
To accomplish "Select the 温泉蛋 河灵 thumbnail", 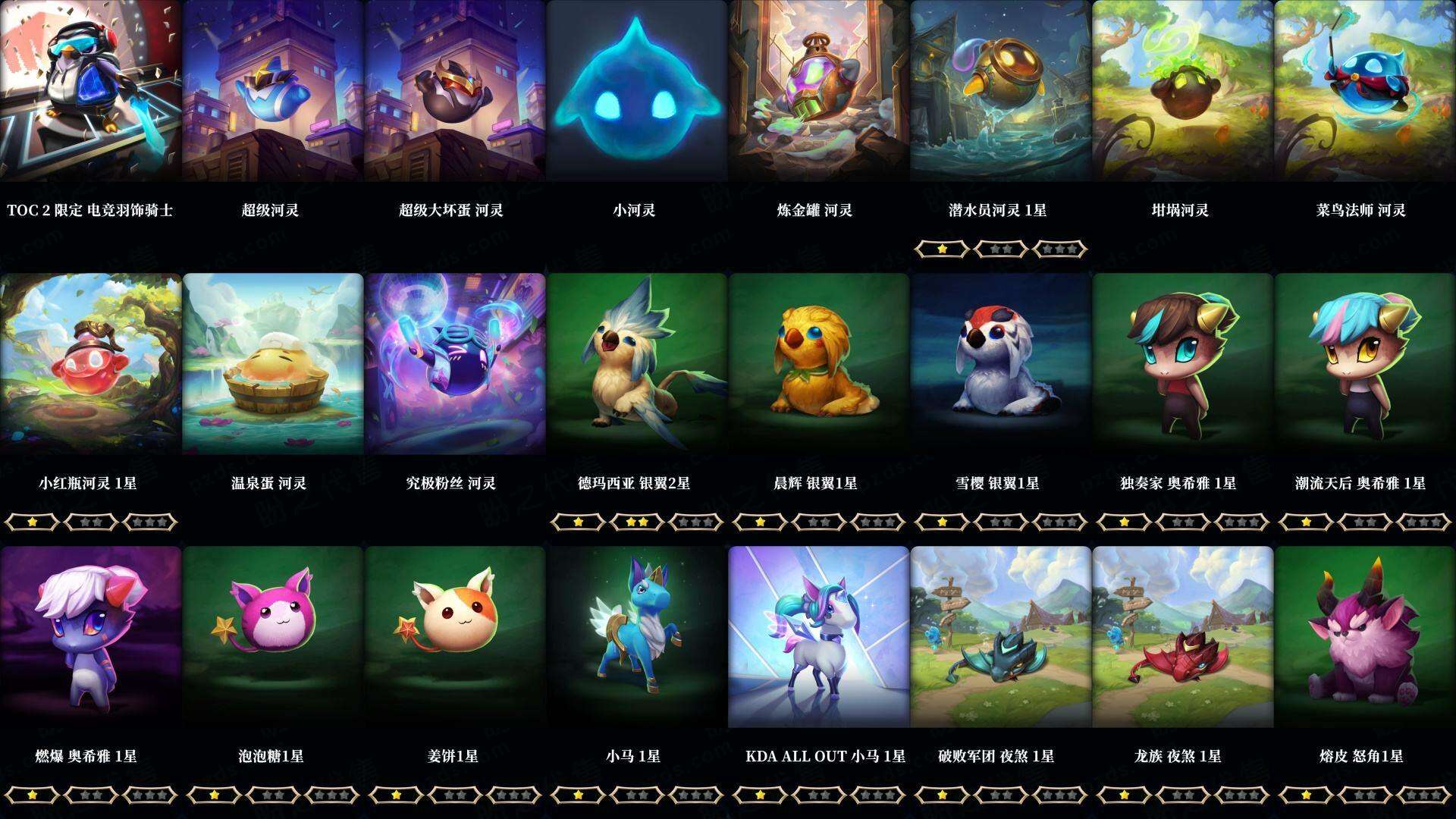I will tap(273, 364).
